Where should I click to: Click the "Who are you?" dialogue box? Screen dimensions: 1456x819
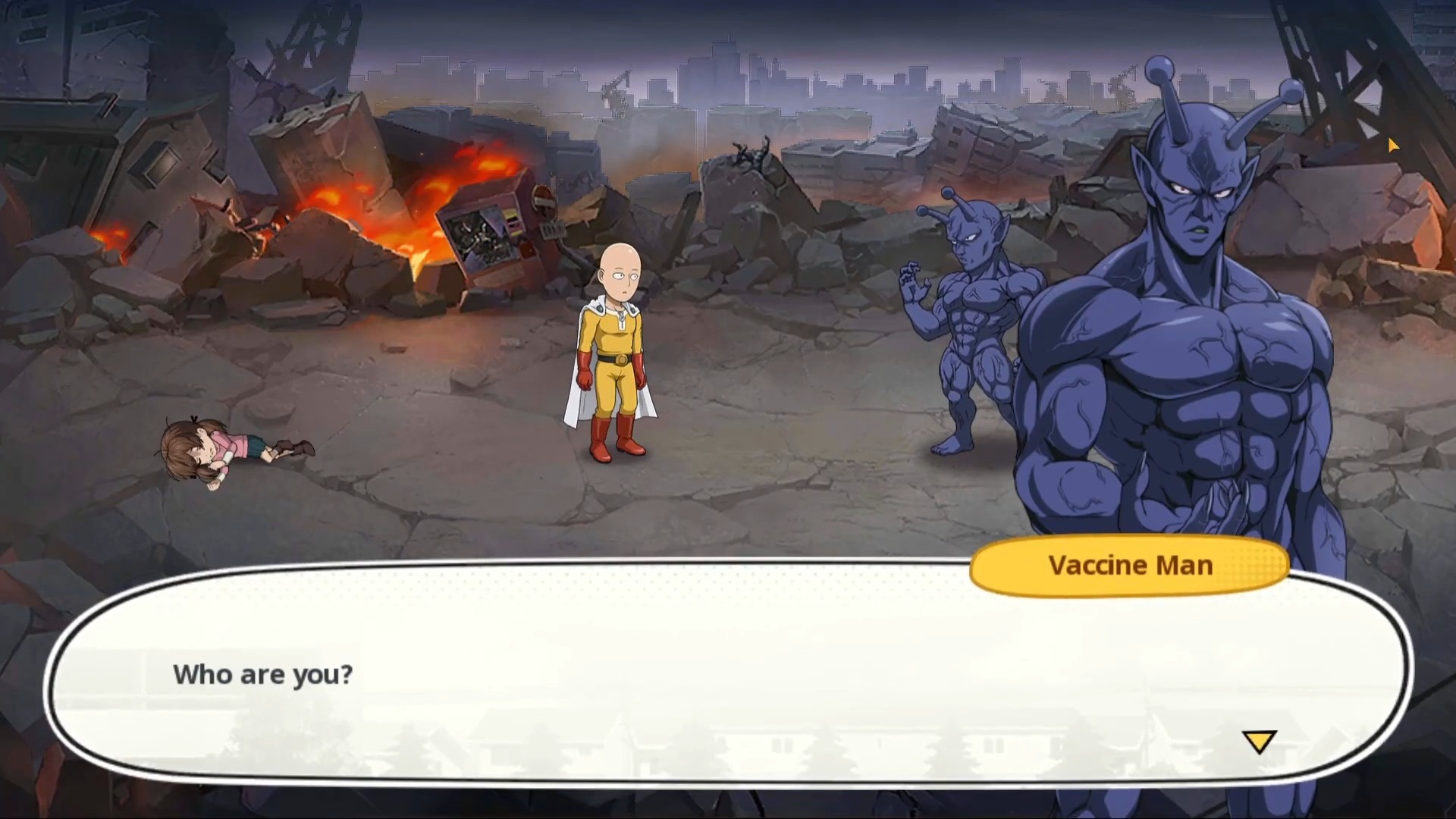[x=726, y=675]
